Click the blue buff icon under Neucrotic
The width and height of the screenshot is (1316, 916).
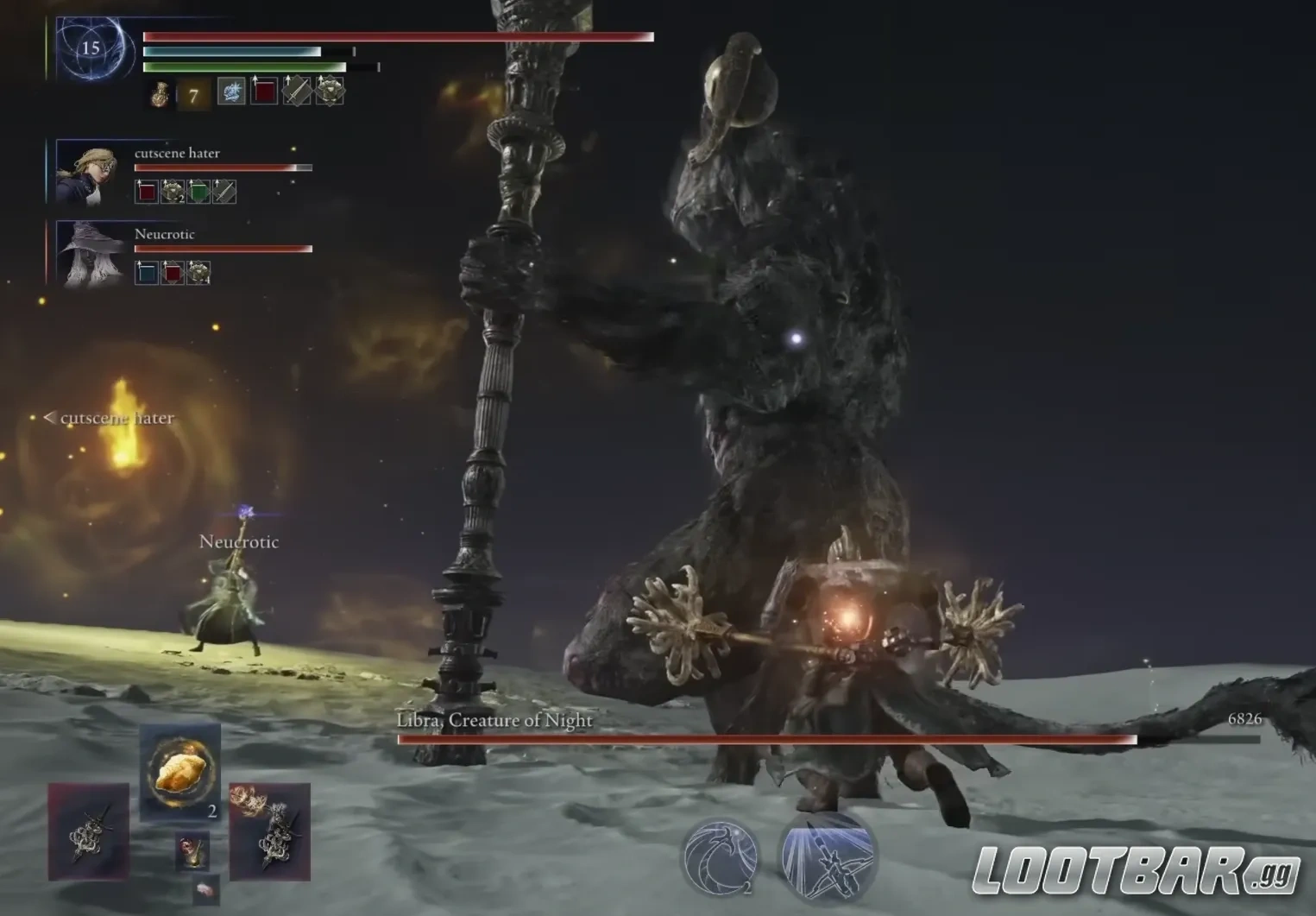(147, 273)
